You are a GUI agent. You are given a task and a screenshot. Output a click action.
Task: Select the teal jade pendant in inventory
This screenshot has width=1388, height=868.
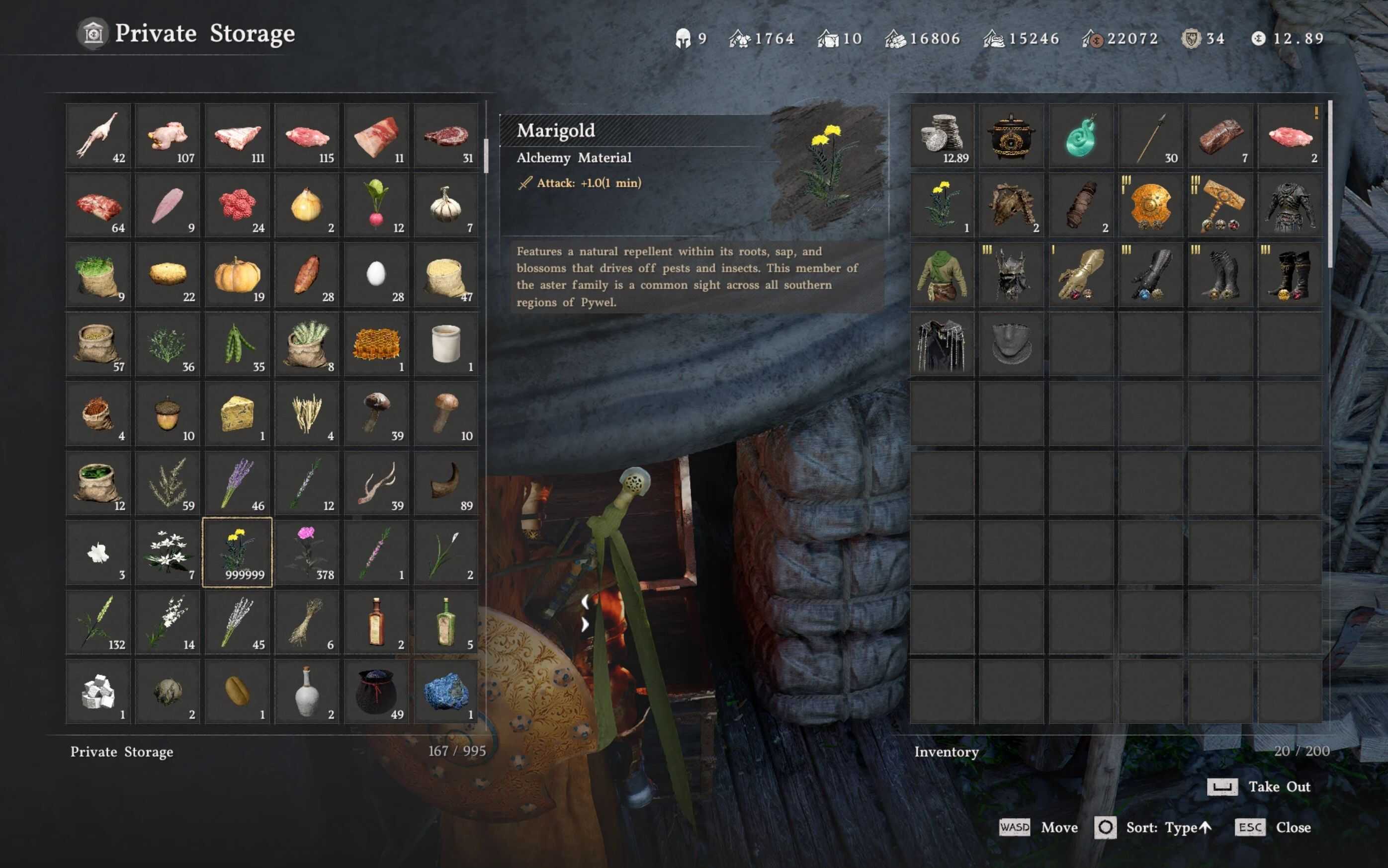tap(1081, 136)
